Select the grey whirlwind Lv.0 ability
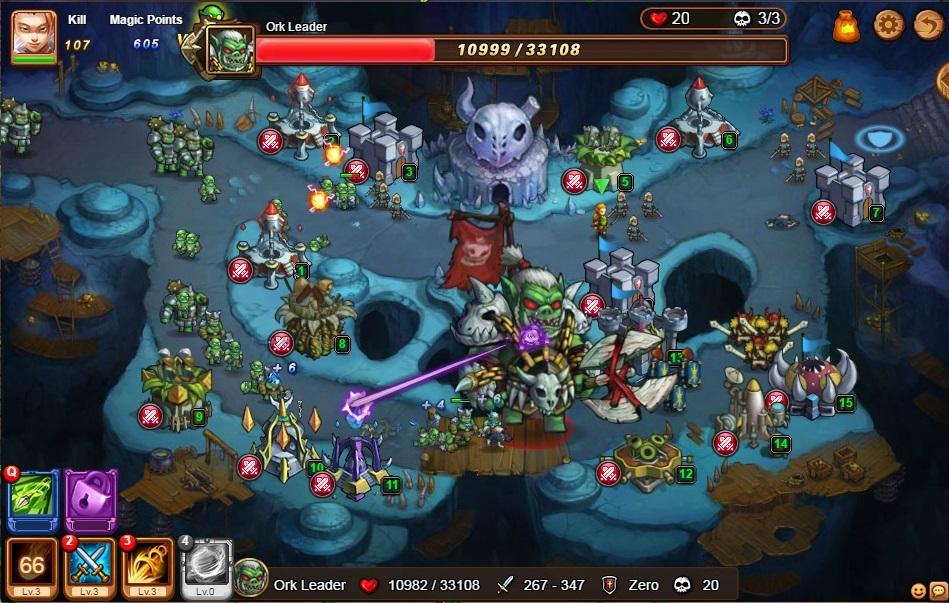 206,565
